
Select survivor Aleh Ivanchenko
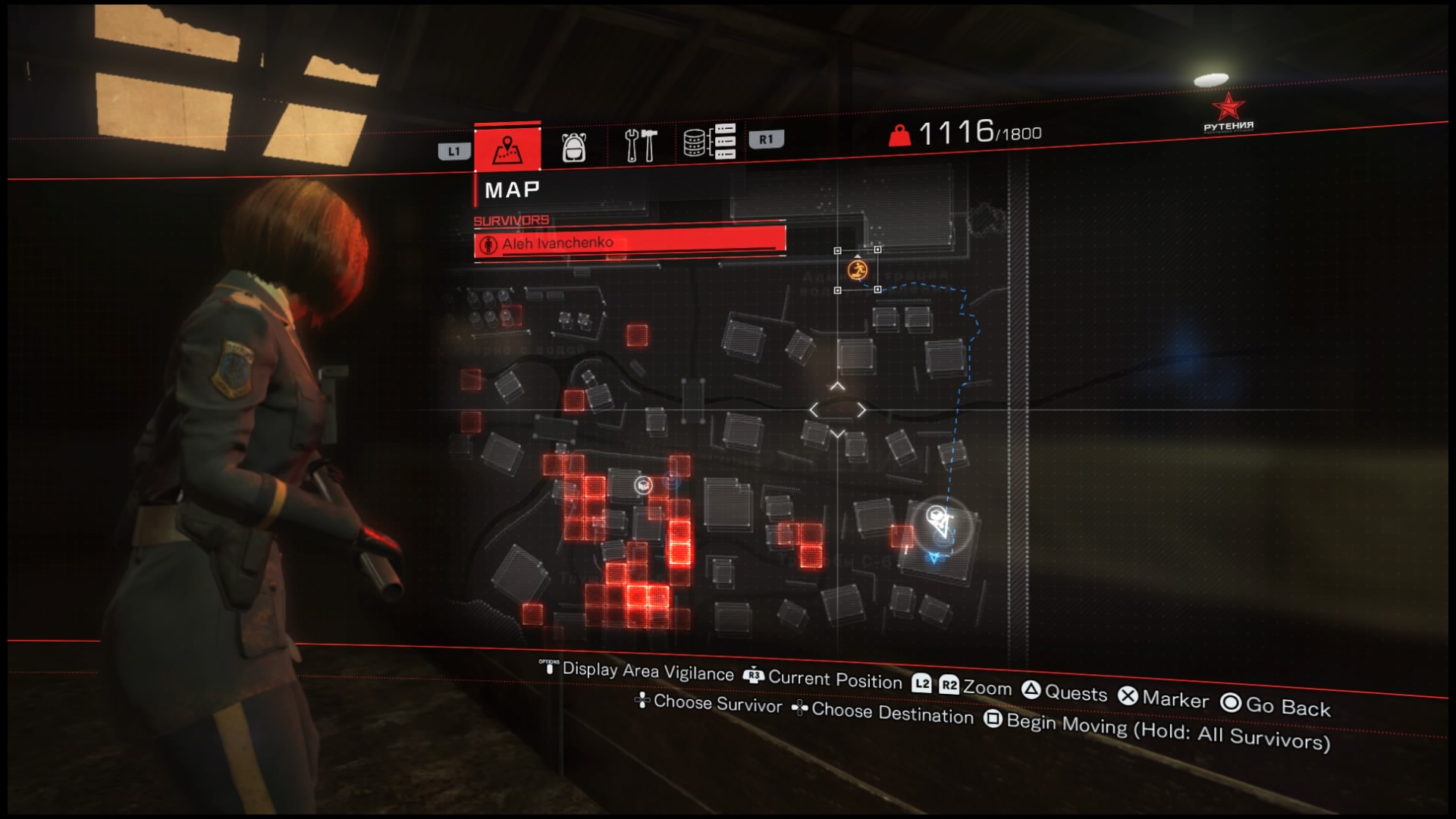point(629,243)
